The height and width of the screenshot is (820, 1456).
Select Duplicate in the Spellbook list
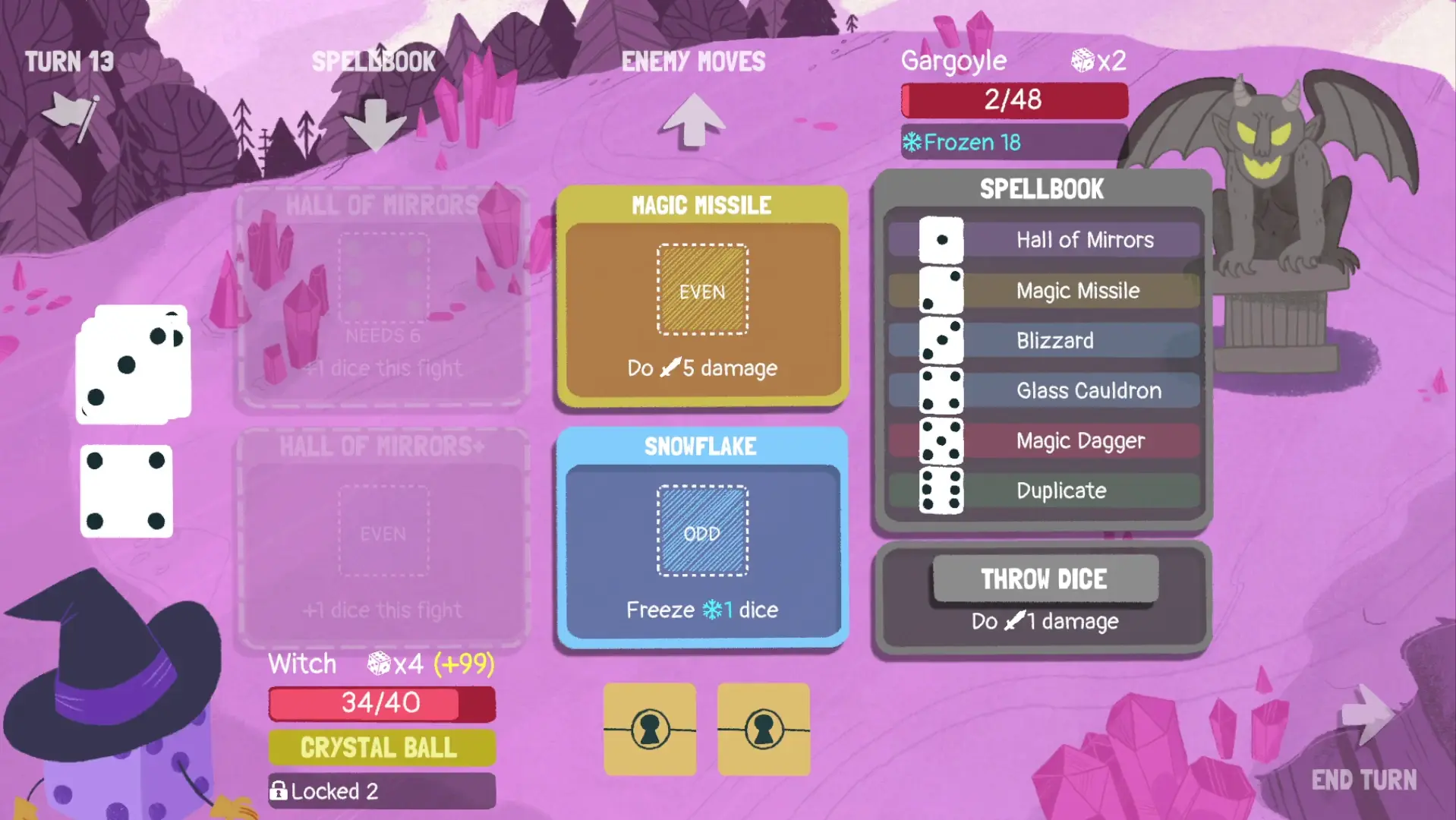tap(1060, 490)
